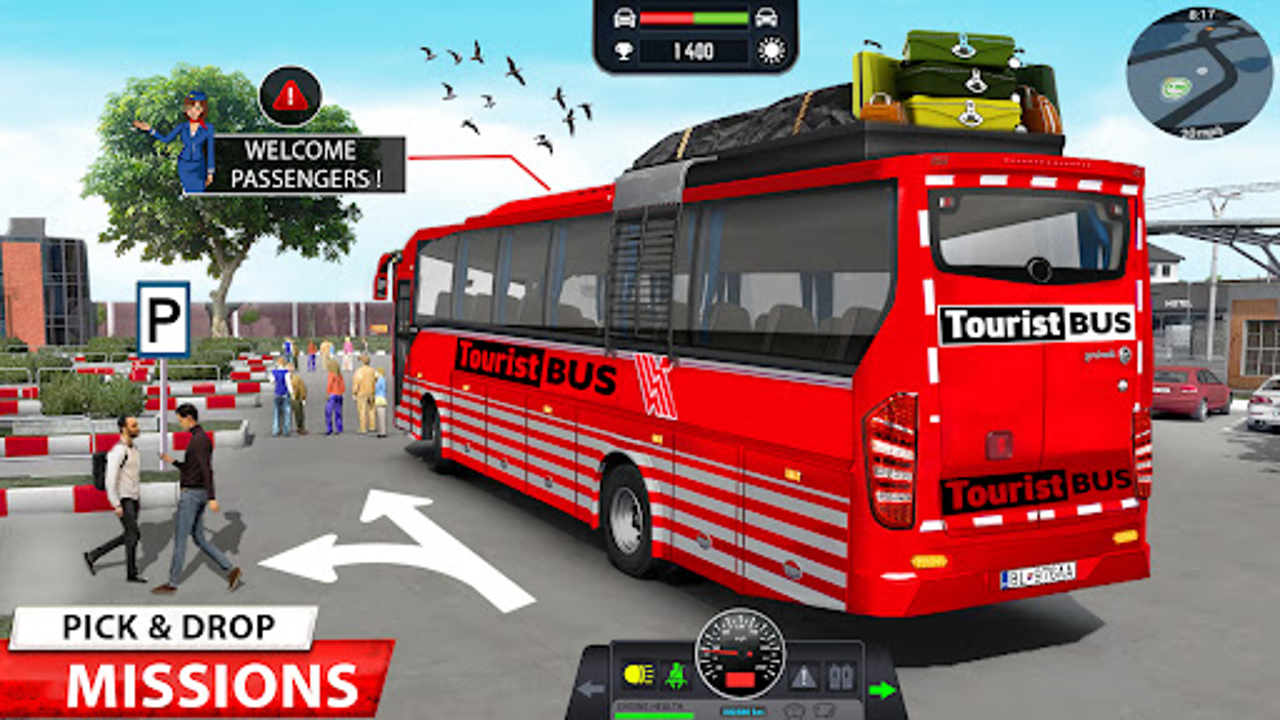This screenshot has width=1280, height=720.
Task: Click the red alert icon above the hostess
Action: [x=290, y=95]
